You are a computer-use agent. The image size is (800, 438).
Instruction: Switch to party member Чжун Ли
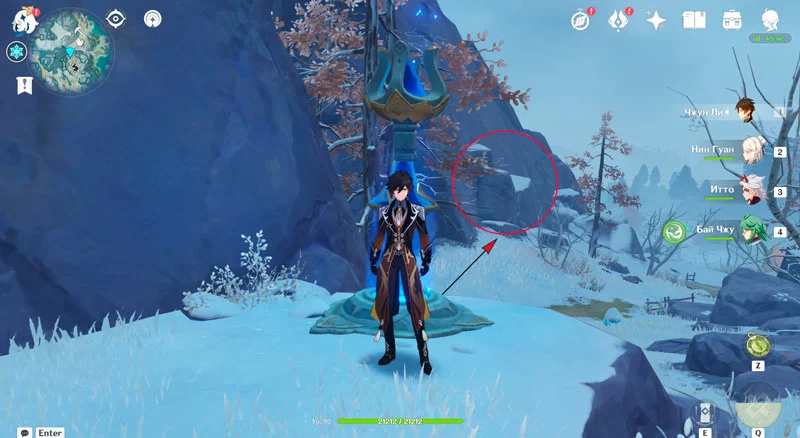(745, 110)
